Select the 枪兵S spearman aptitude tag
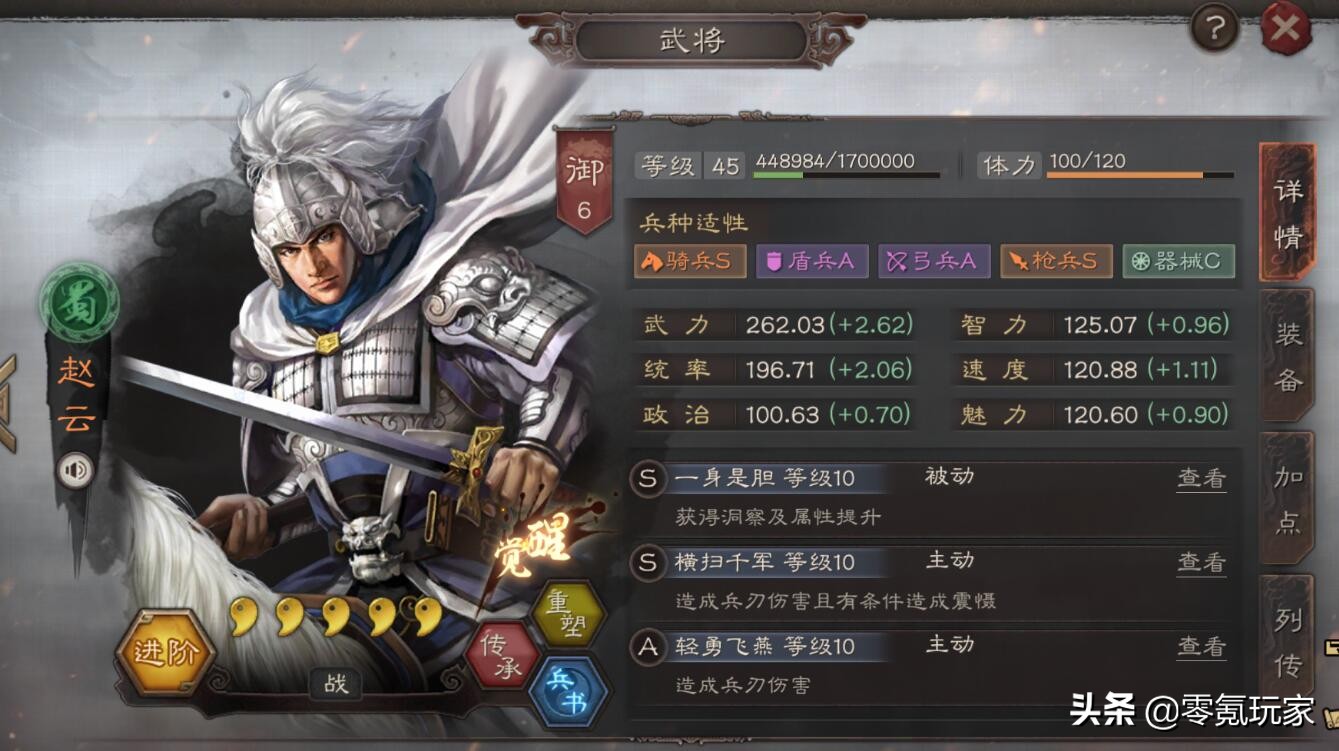The height and width of the screenshot is (751, 1339). (1056, 259)
